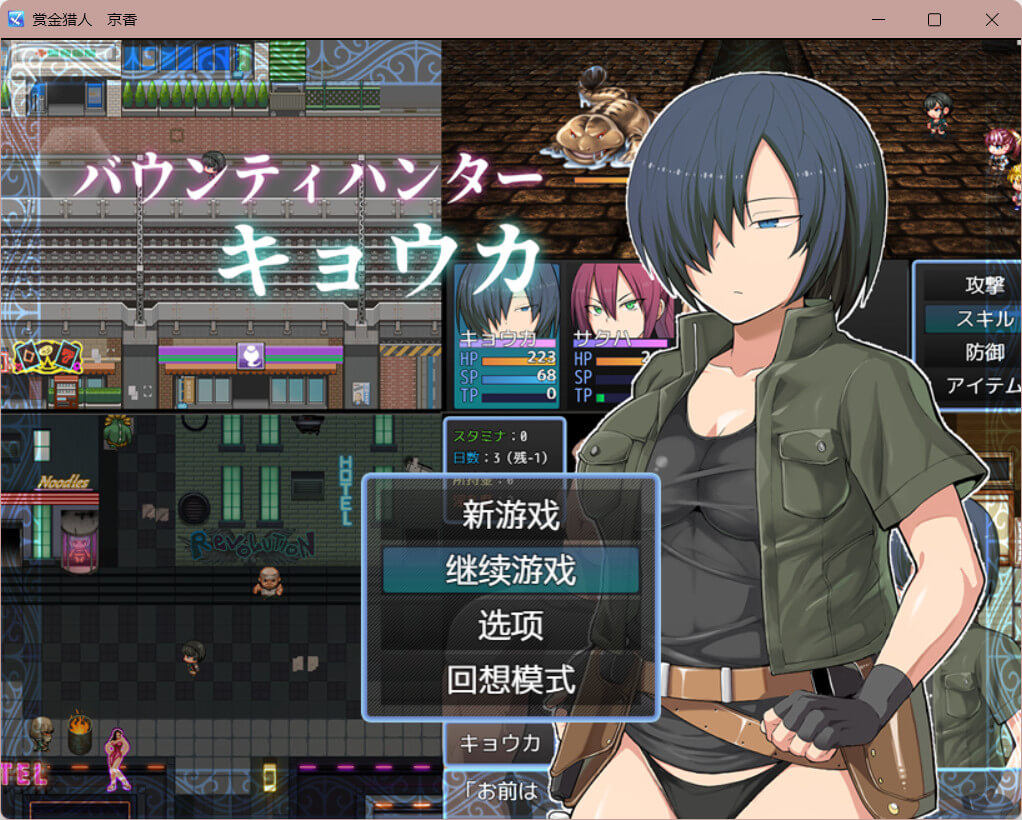Viewport: 1022px width, 820px height.
Task: Minimize the game window
Action: pyautogui.click(x=878, y=19)
